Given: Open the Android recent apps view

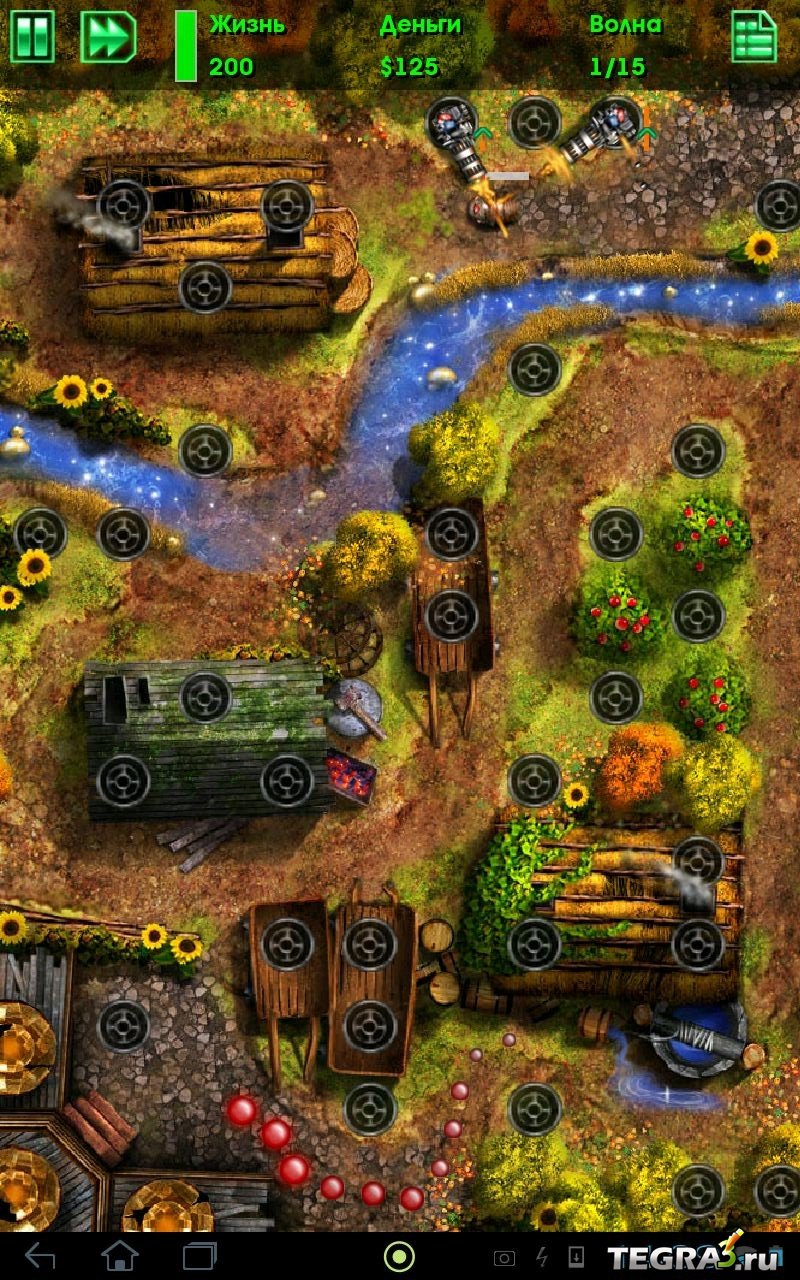Looking at the screenshot, I should 200,1255.
